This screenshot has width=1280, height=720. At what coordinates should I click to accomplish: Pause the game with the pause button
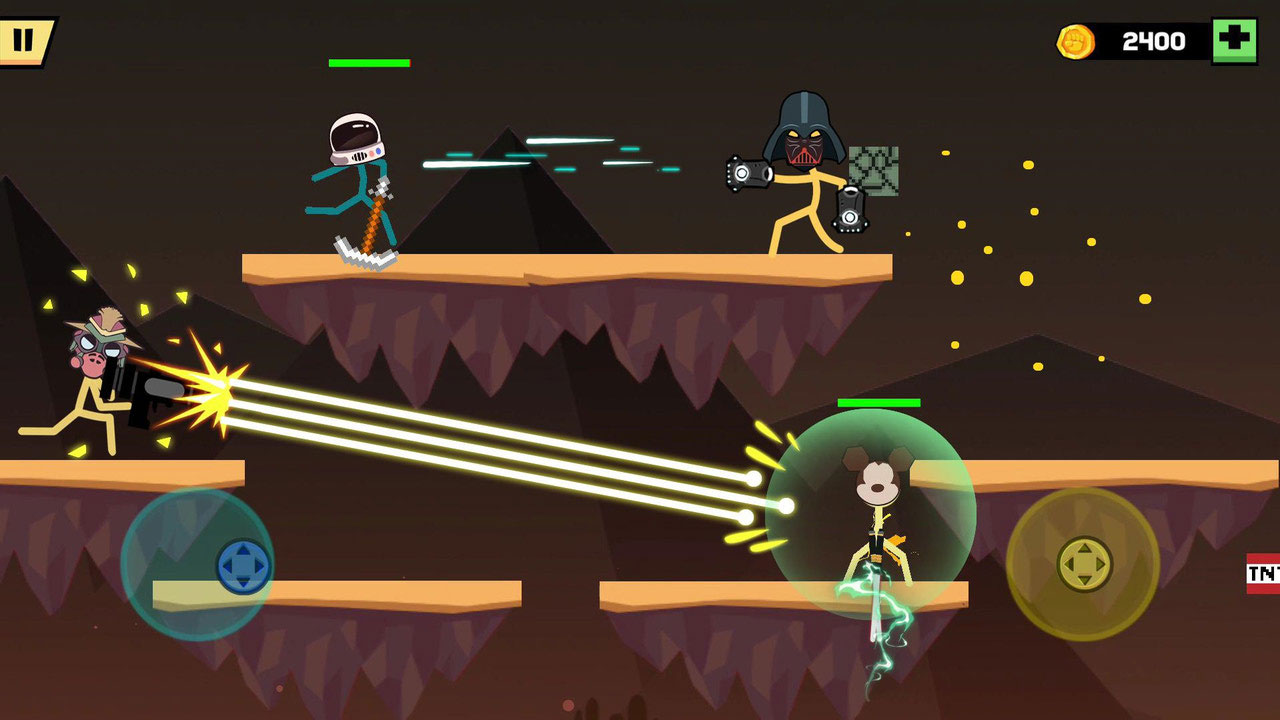click(x=23, y=40)
